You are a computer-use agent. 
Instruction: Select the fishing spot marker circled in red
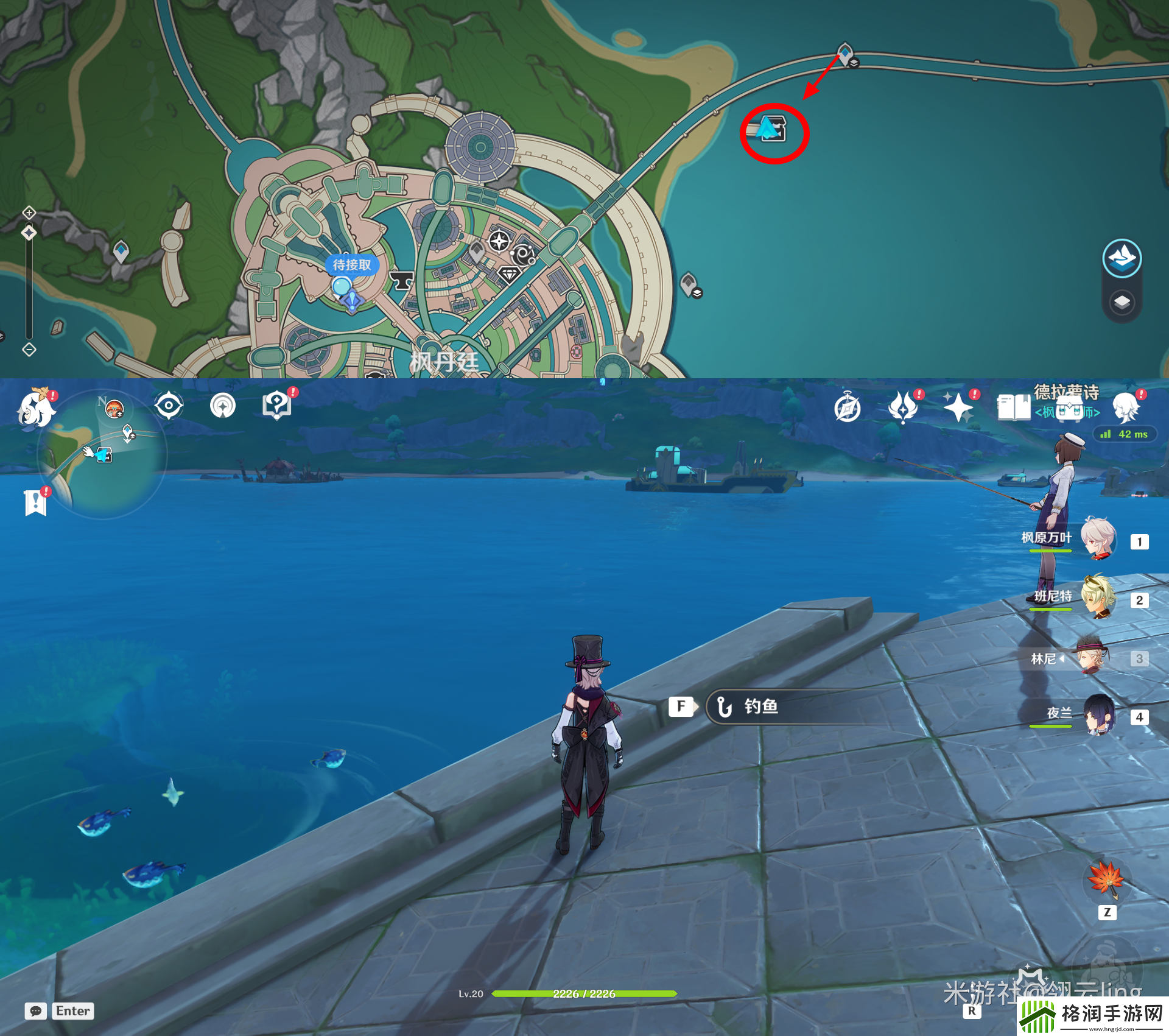point(773,129)
